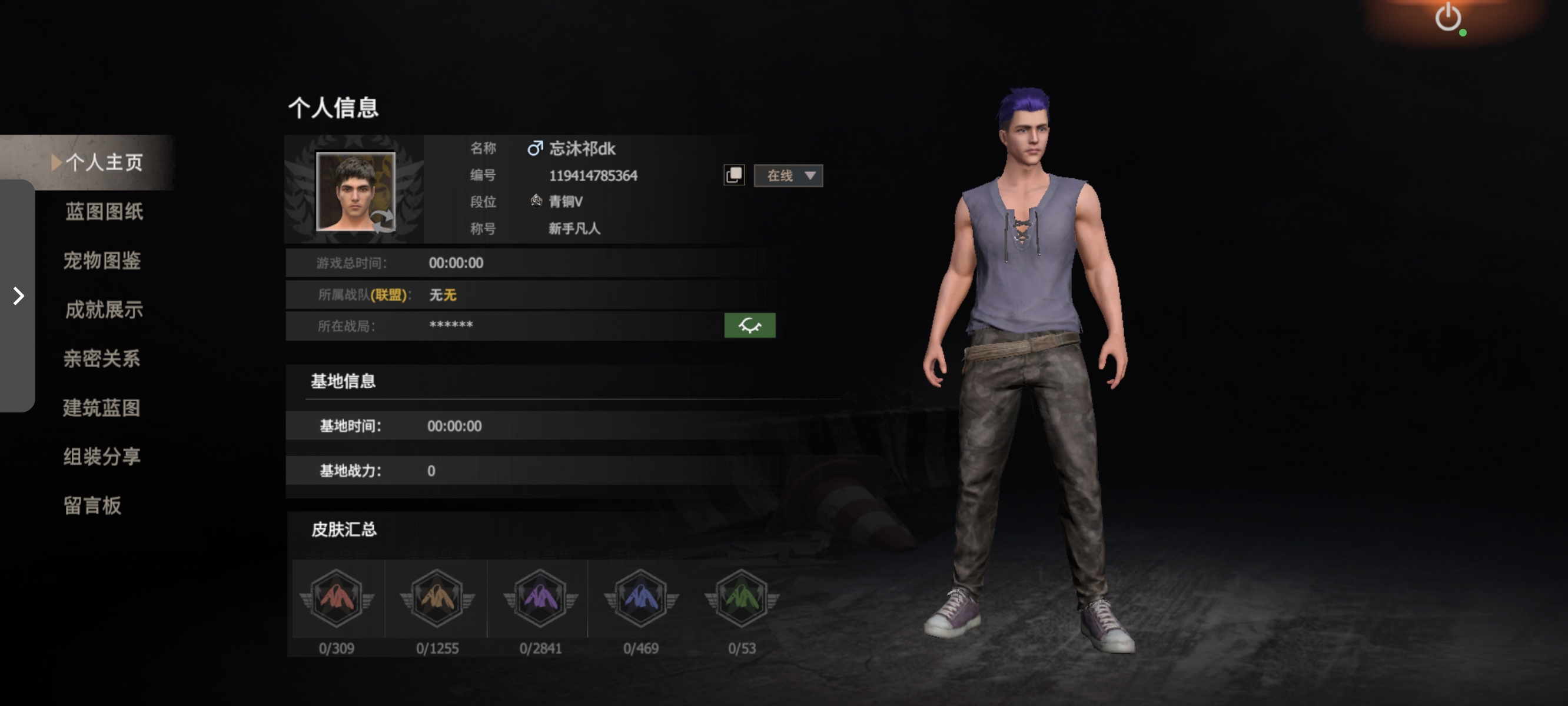1568x706 pixels.
Task: Expand the collapsed left side panel chevron
Action: 17,297
